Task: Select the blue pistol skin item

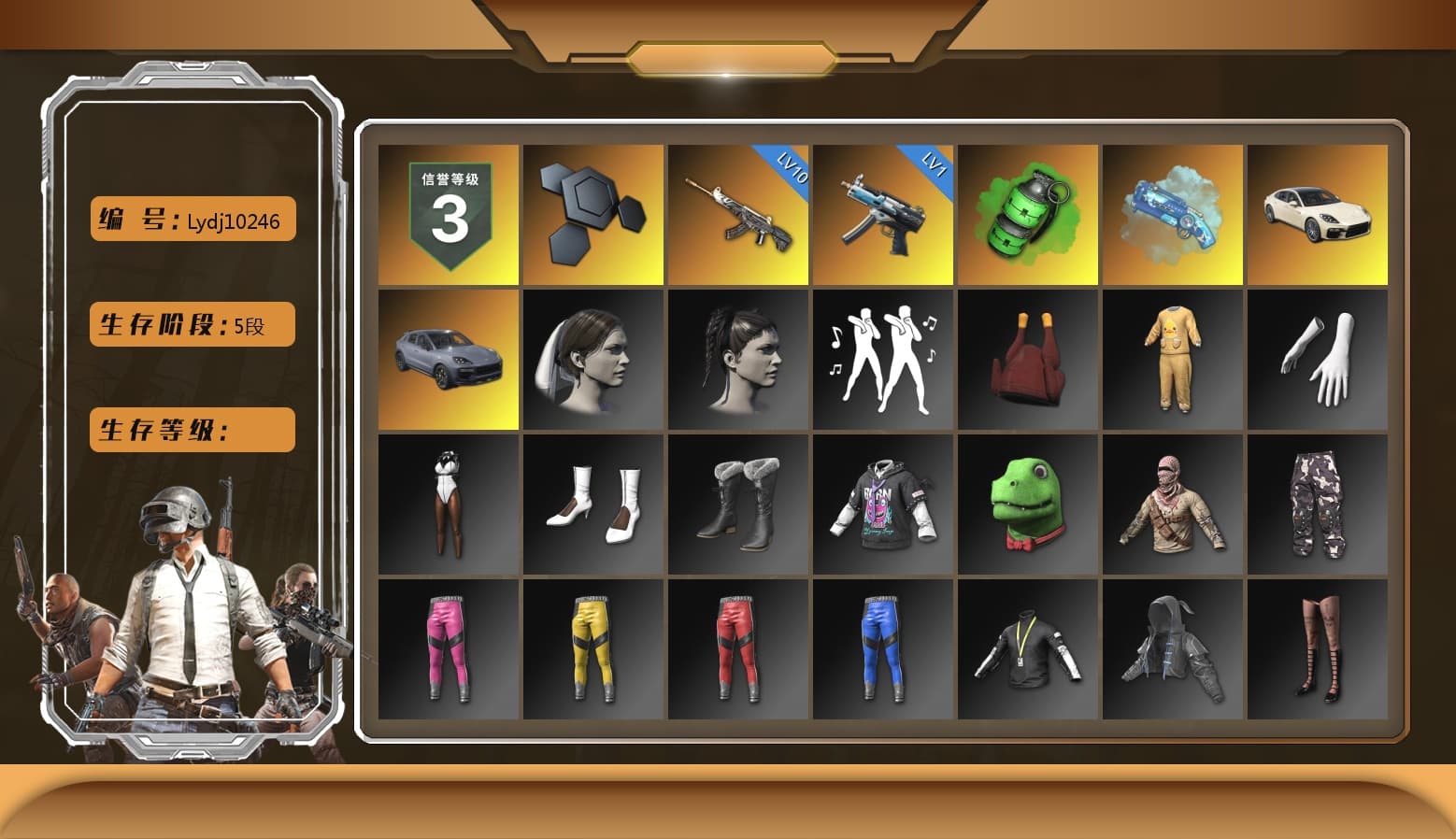Action: point(1172,213)
